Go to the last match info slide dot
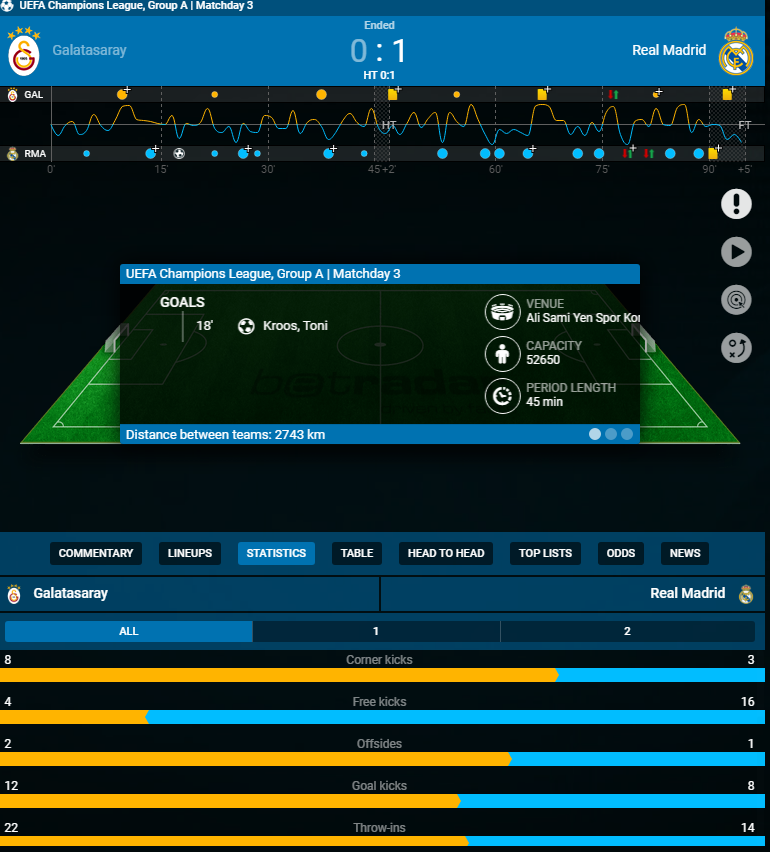The width and height of the screenshot is (770, 852). click(x=627, y=434)
